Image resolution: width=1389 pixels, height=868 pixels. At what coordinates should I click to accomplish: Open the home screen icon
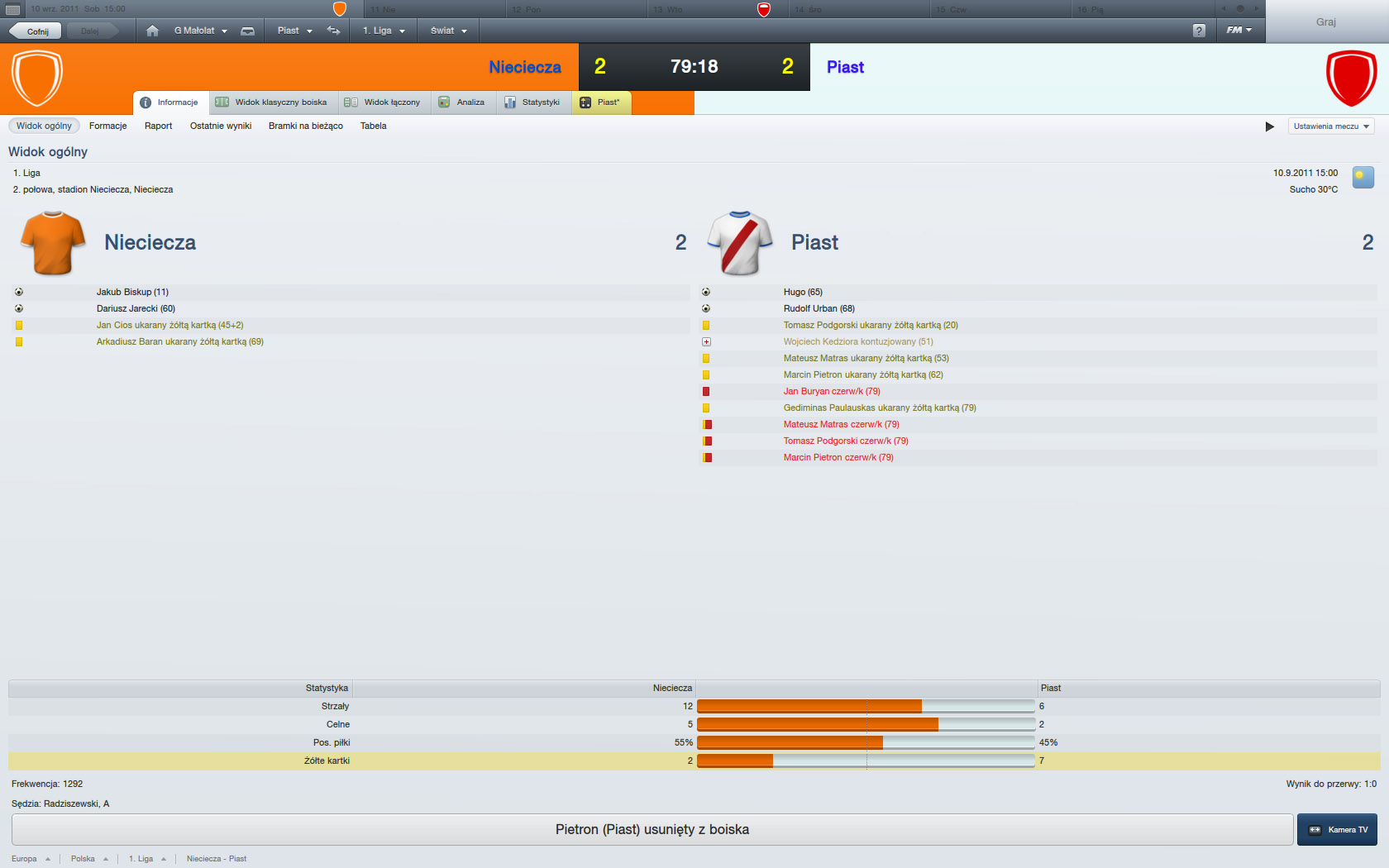click(152, 31)
